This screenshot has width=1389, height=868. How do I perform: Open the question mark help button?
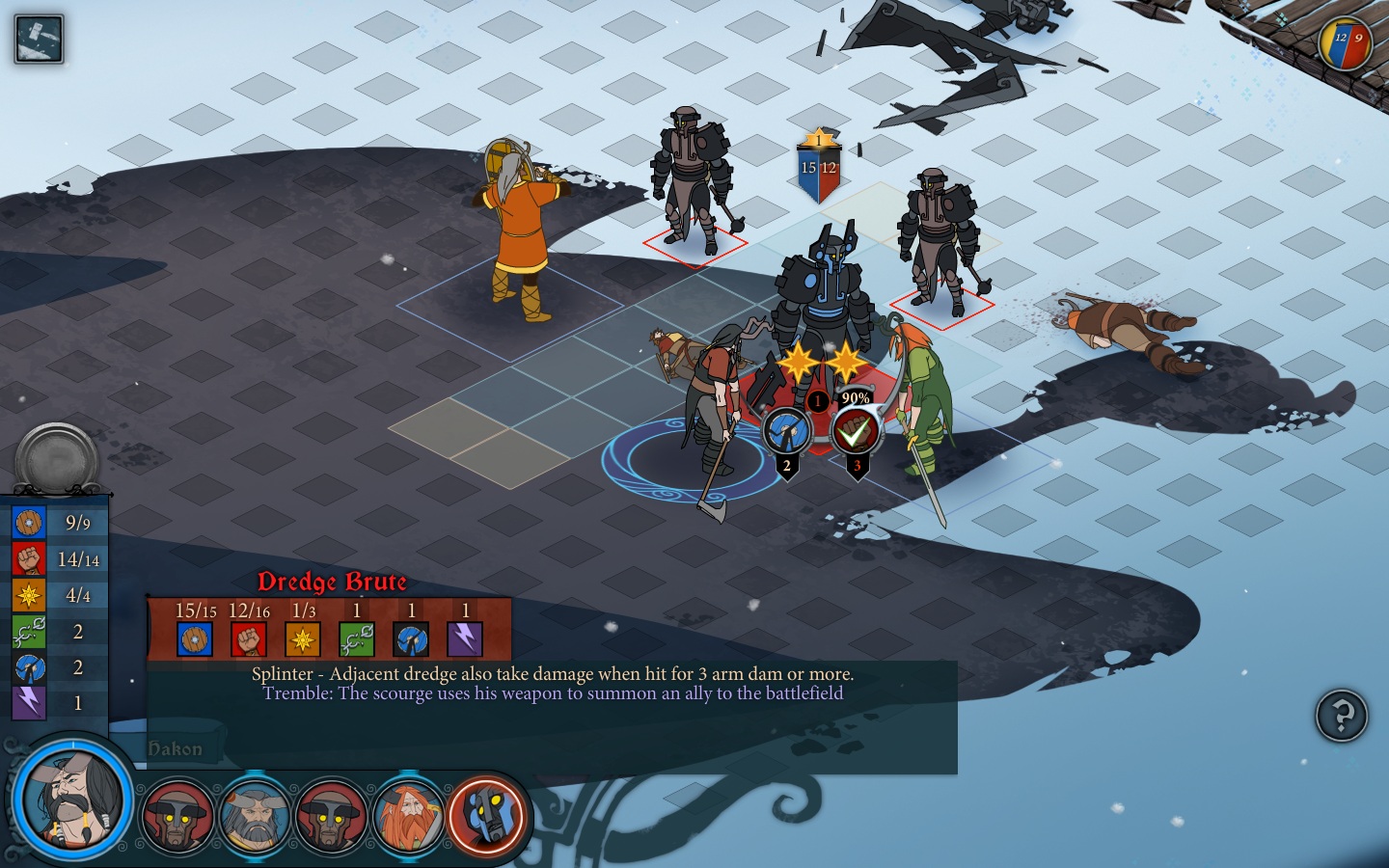coord(1341,716)
